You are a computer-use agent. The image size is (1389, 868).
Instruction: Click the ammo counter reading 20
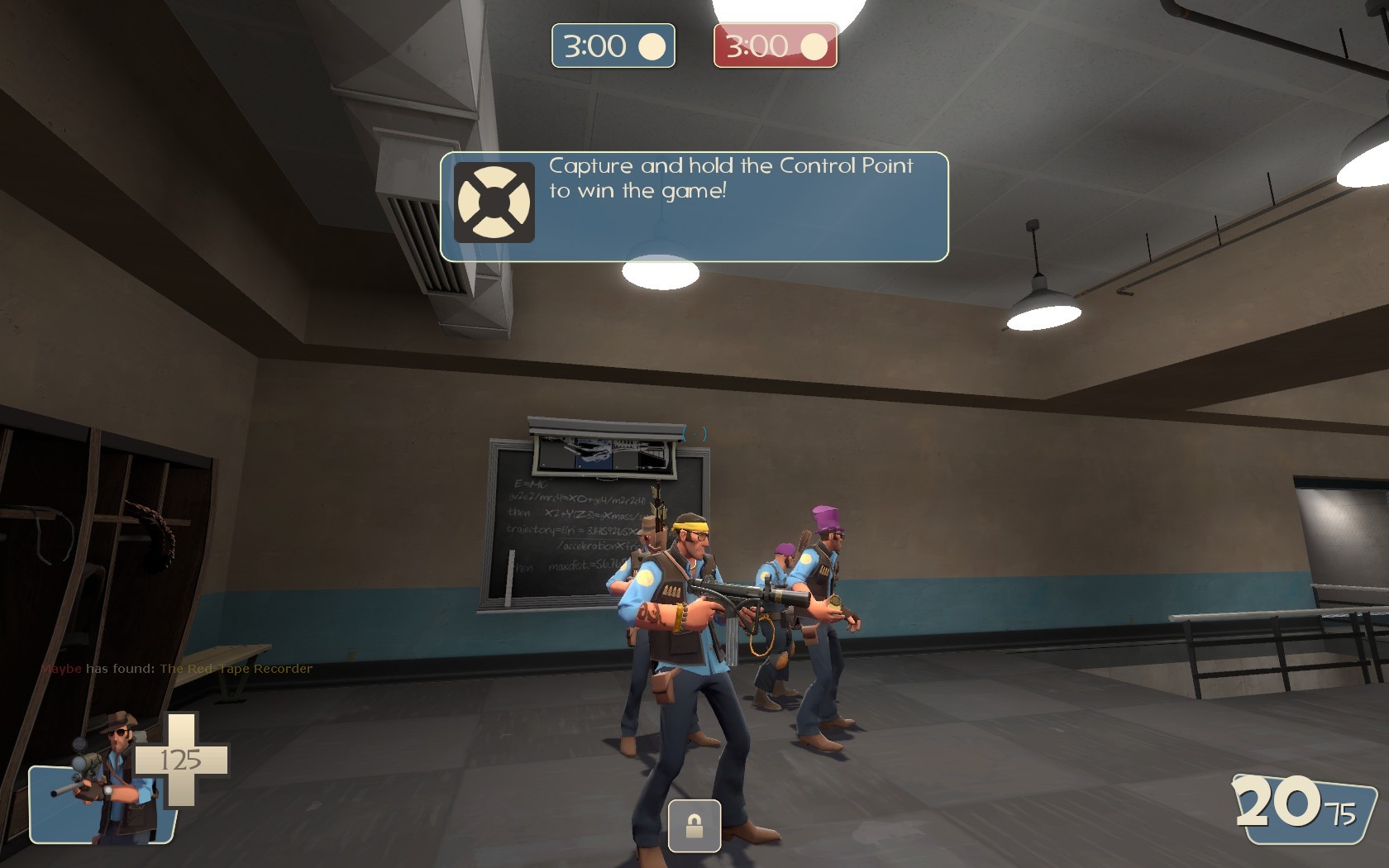pos(1277,802)
